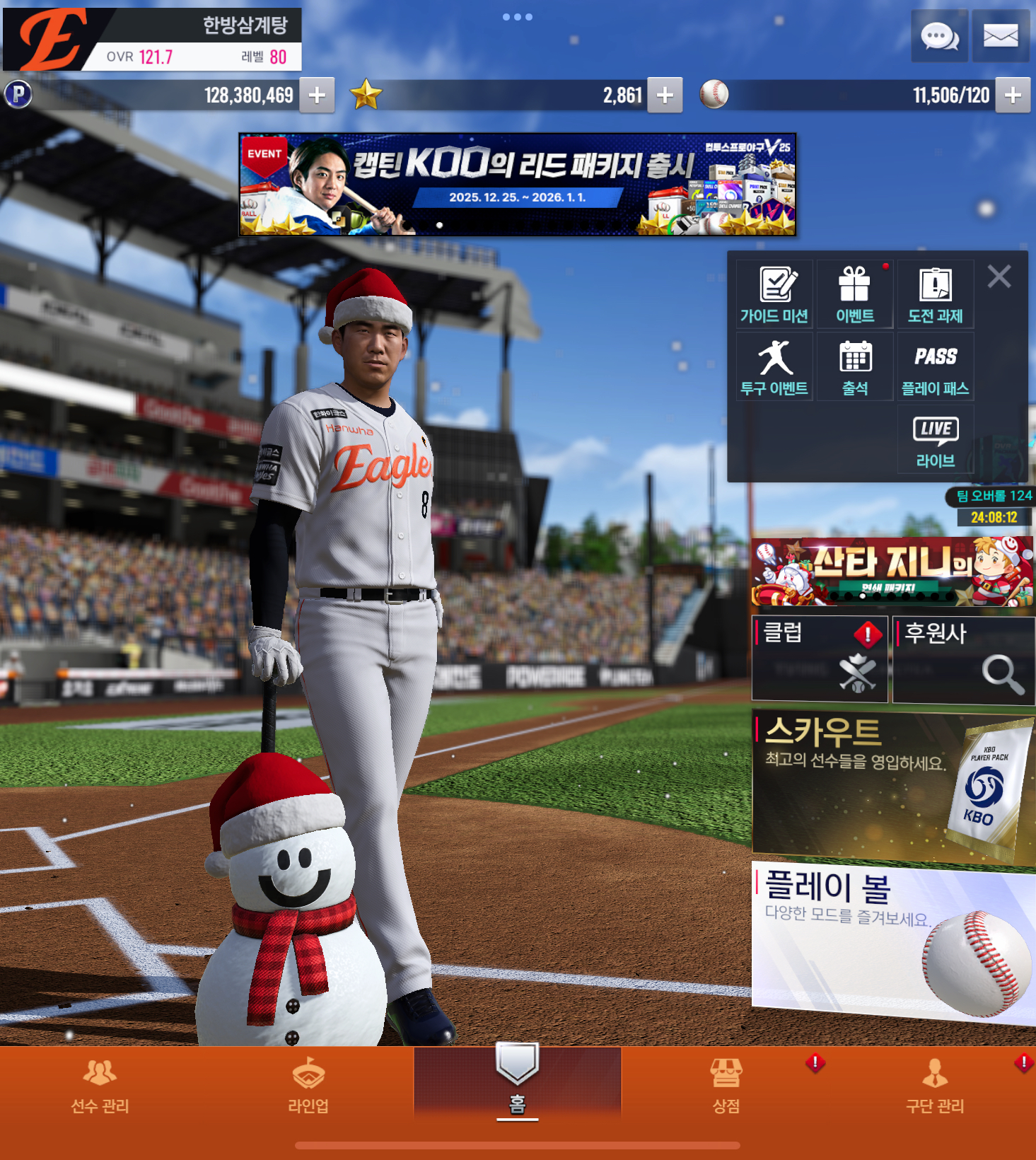Image resolution: width=1036 pixels, height=1160 pixels.
Task: Open the 이벤트 gift box menu
Action: coord(855,295)
